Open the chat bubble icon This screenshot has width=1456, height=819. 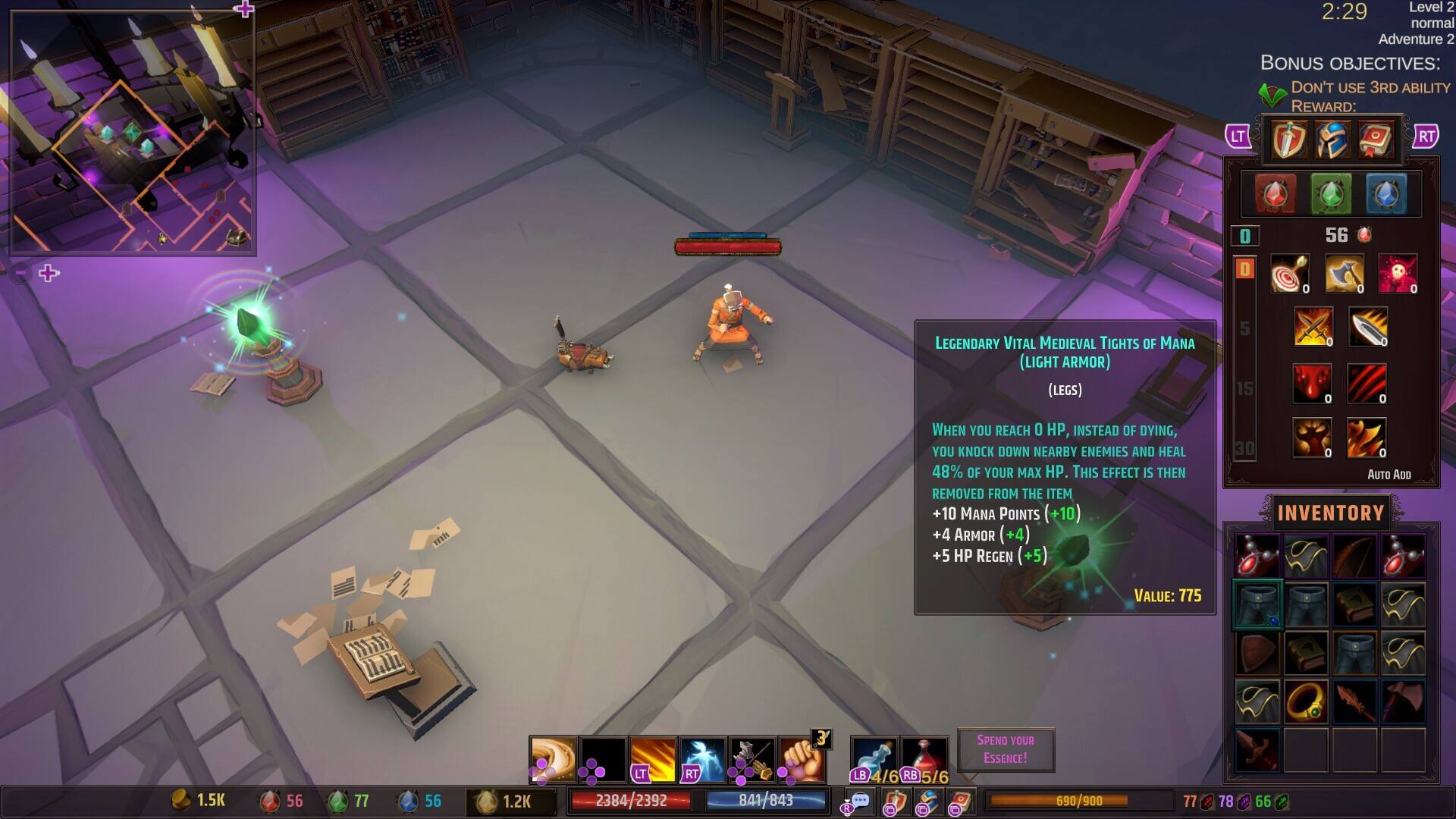[x=859, y=802]
